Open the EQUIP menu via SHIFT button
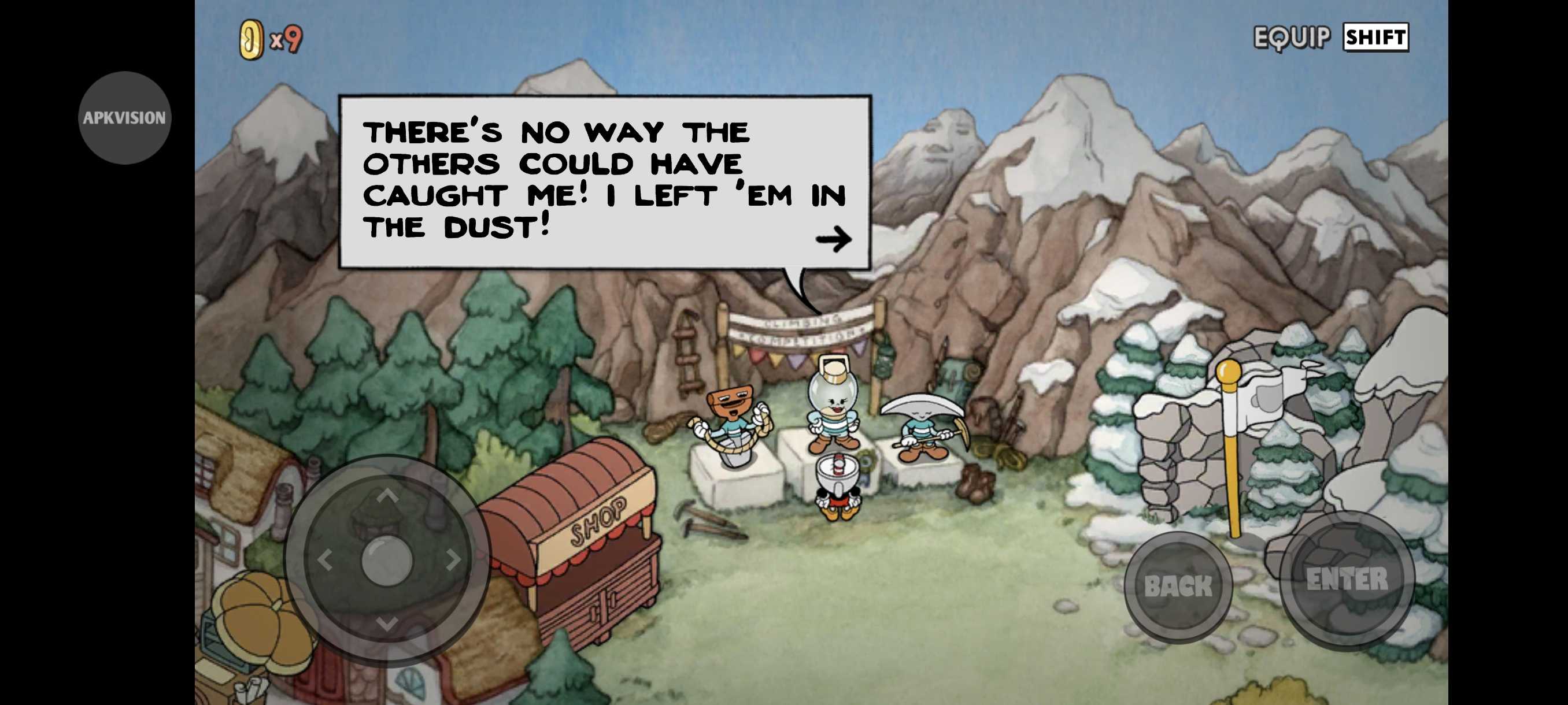 [1375, 38]
